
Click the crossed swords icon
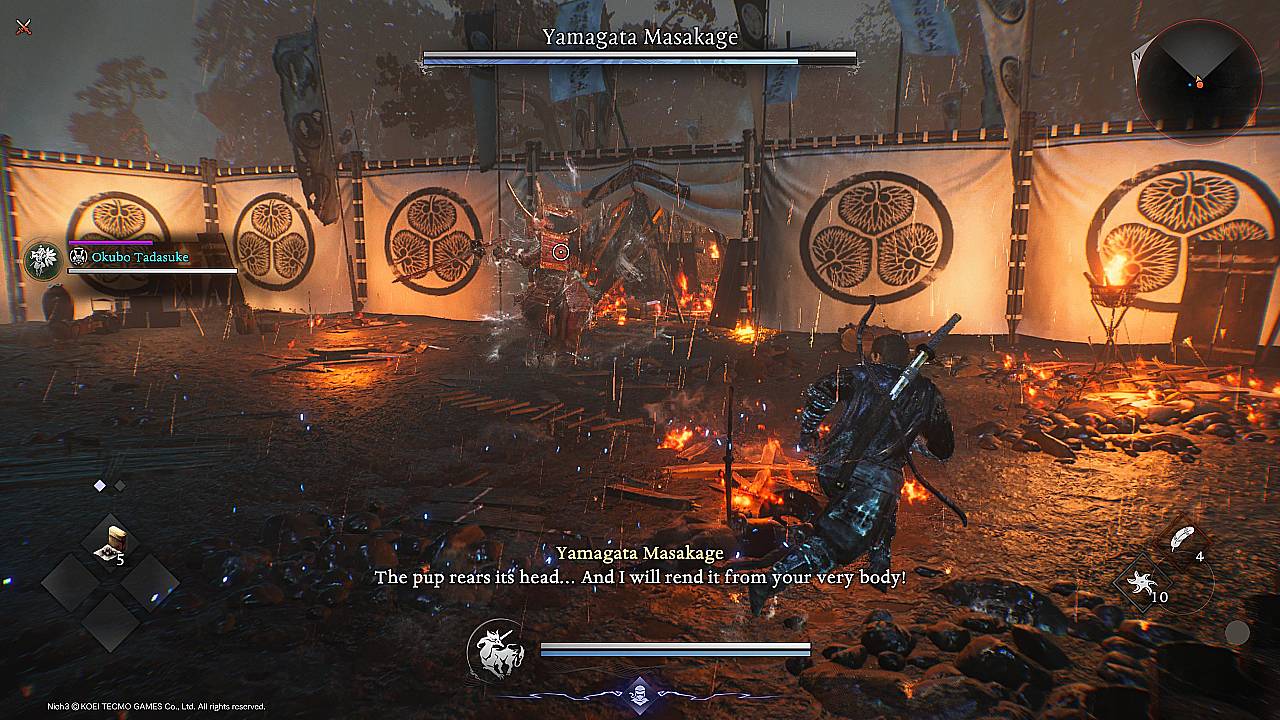tap(23, 26)
